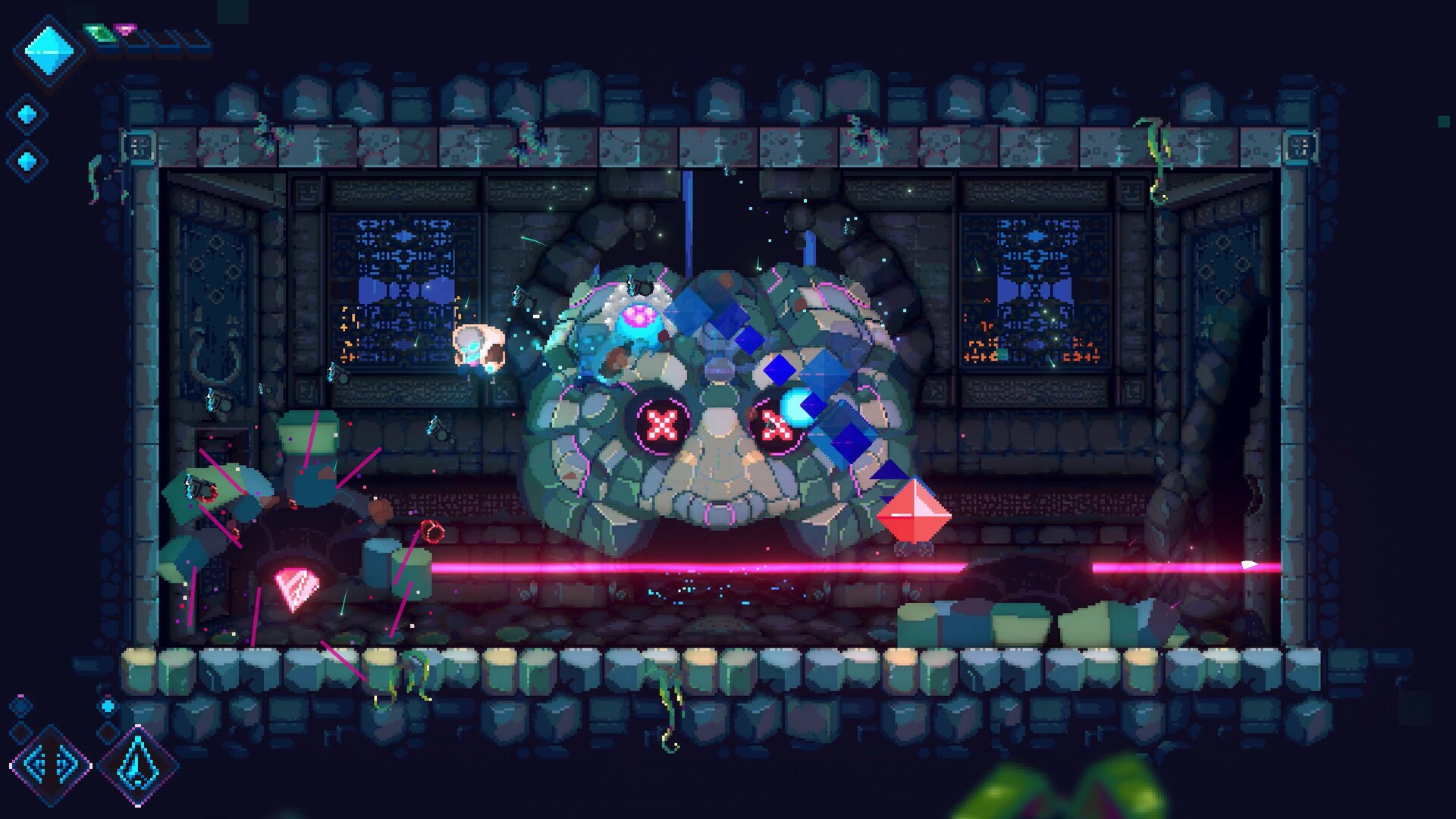Click the lower small blue diamond charge indicator

(28, 159)
